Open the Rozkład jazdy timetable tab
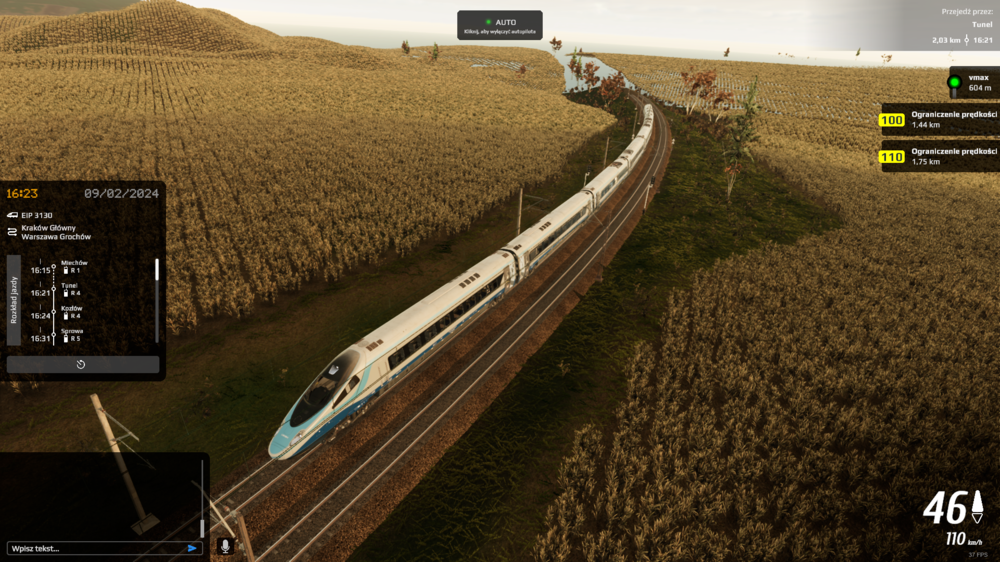Image resolution: width=1000 pixels, height=562 pixels. click(14, 300)
